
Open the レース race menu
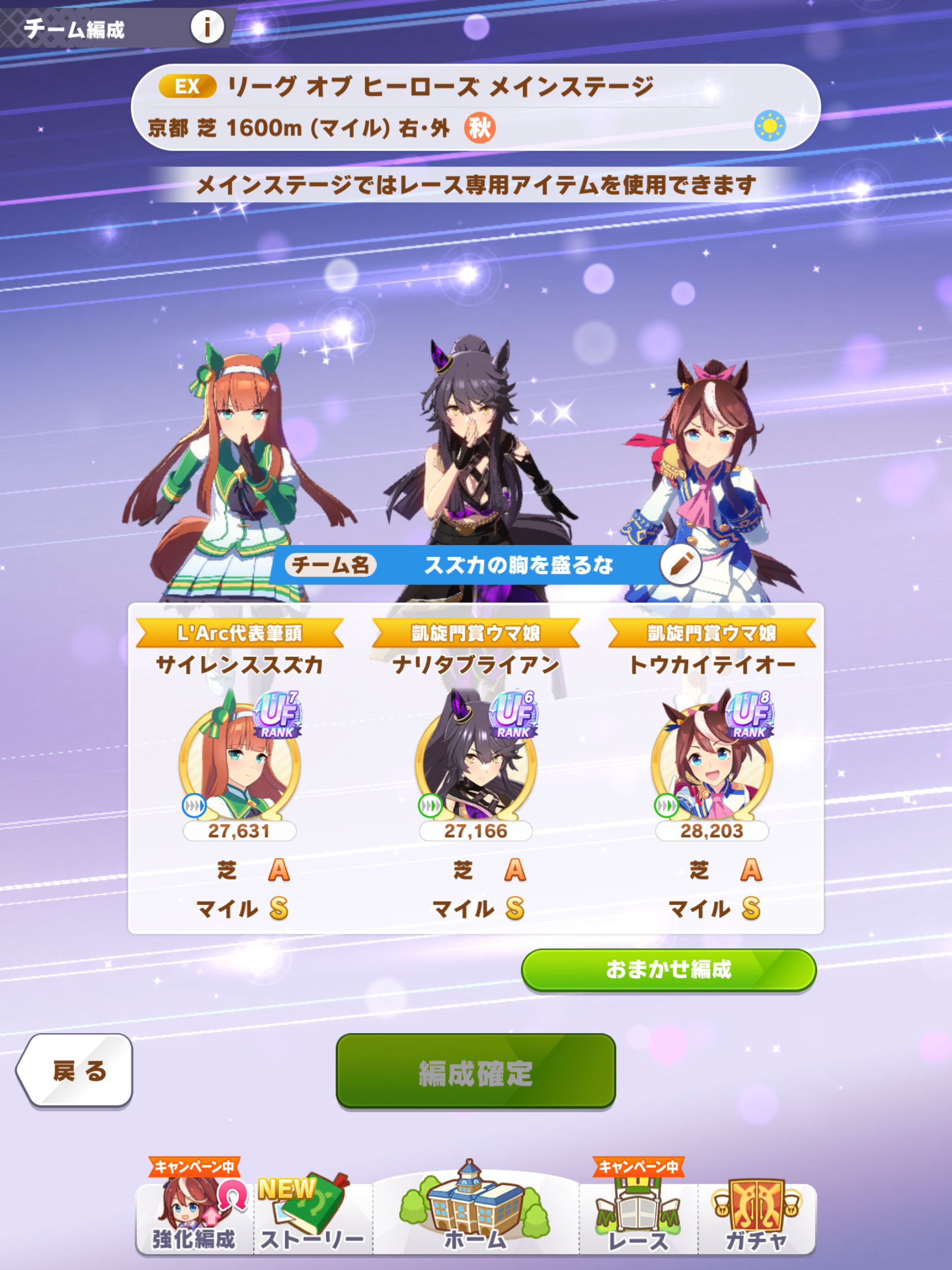pyautogui.click(x=638, y=1215)
